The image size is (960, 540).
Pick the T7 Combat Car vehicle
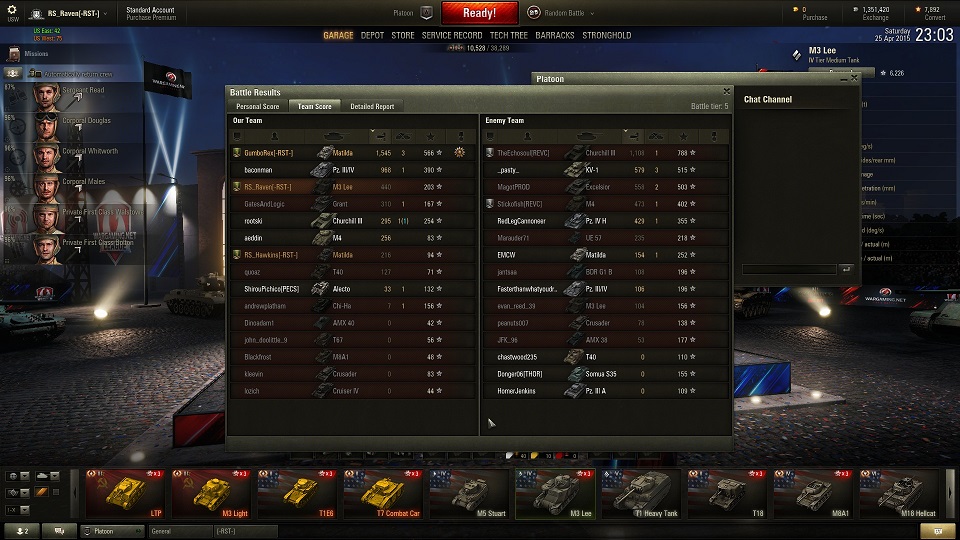pos(383,493)
